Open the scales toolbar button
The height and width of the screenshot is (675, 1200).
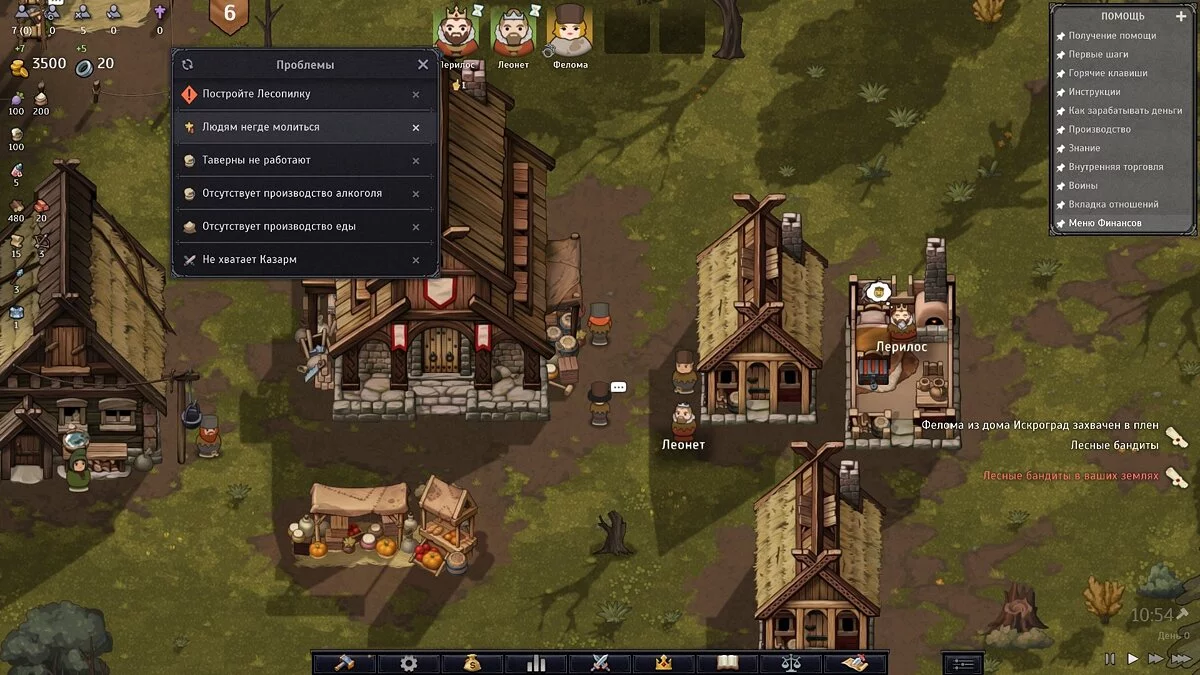(791, 663)
